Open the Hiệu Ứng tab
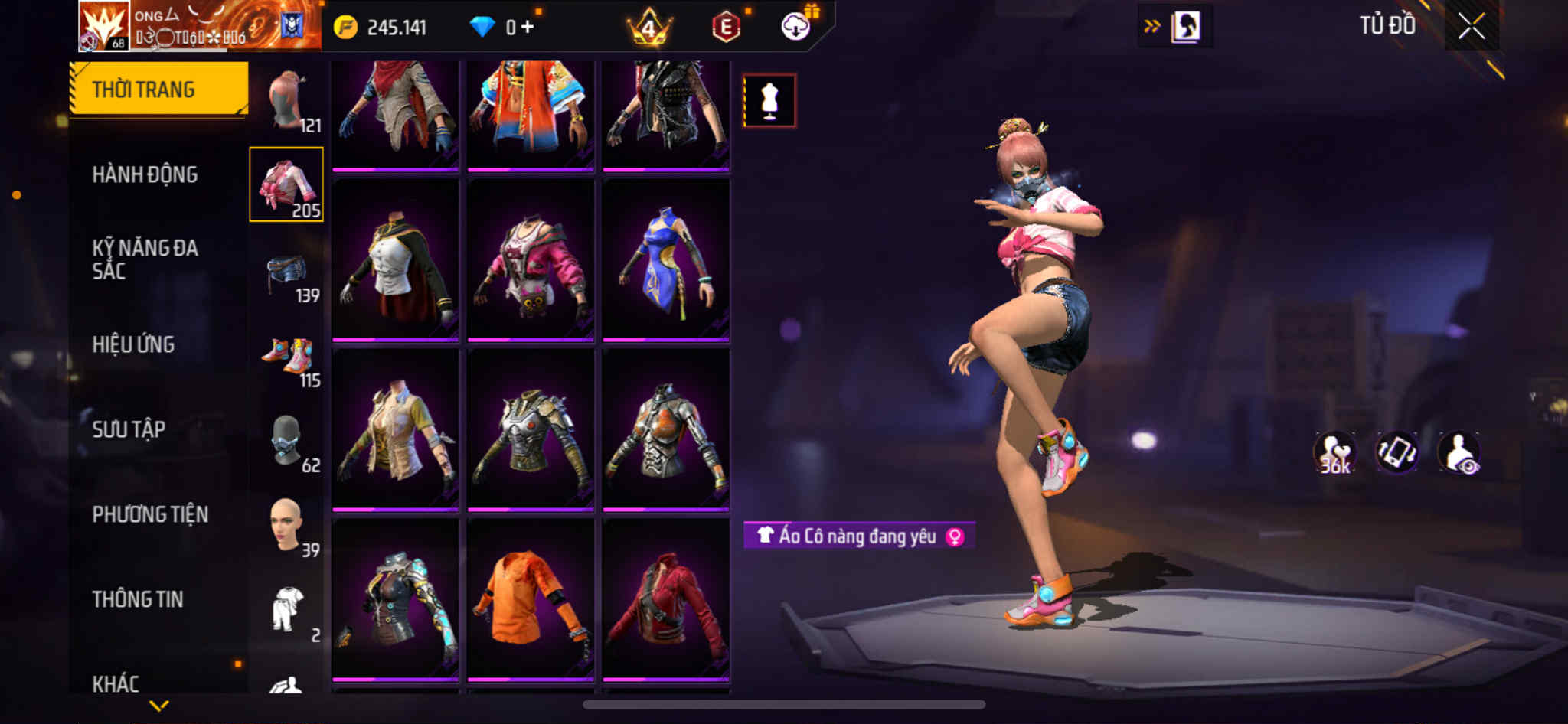 [x=133, y=344]
